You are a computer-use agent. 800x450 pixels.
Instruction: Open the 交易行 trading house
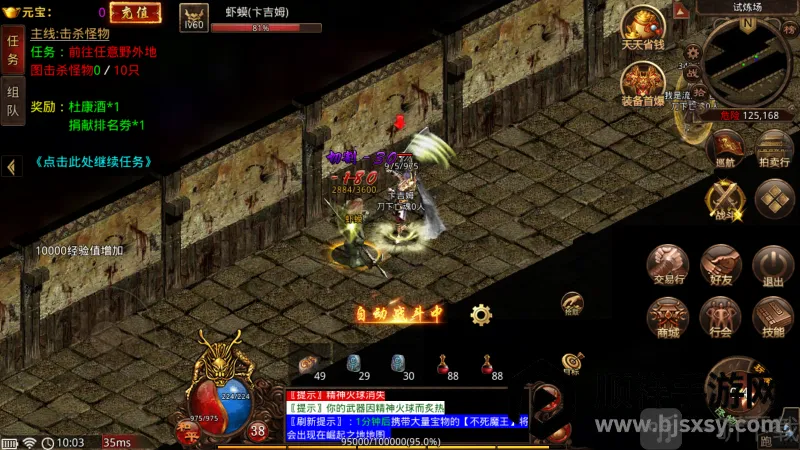(x=669, y=263)
